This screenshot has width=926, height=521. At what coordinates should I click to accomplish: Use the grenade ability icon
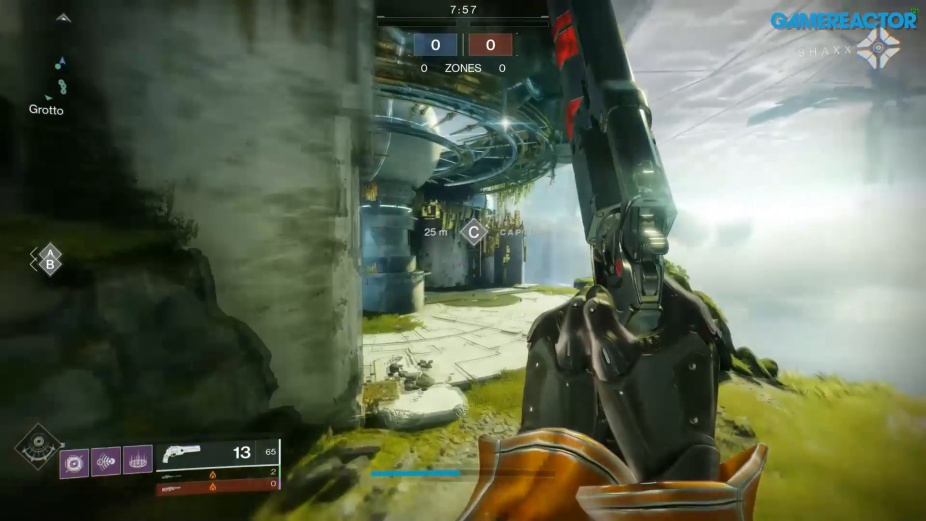[75, 462]
